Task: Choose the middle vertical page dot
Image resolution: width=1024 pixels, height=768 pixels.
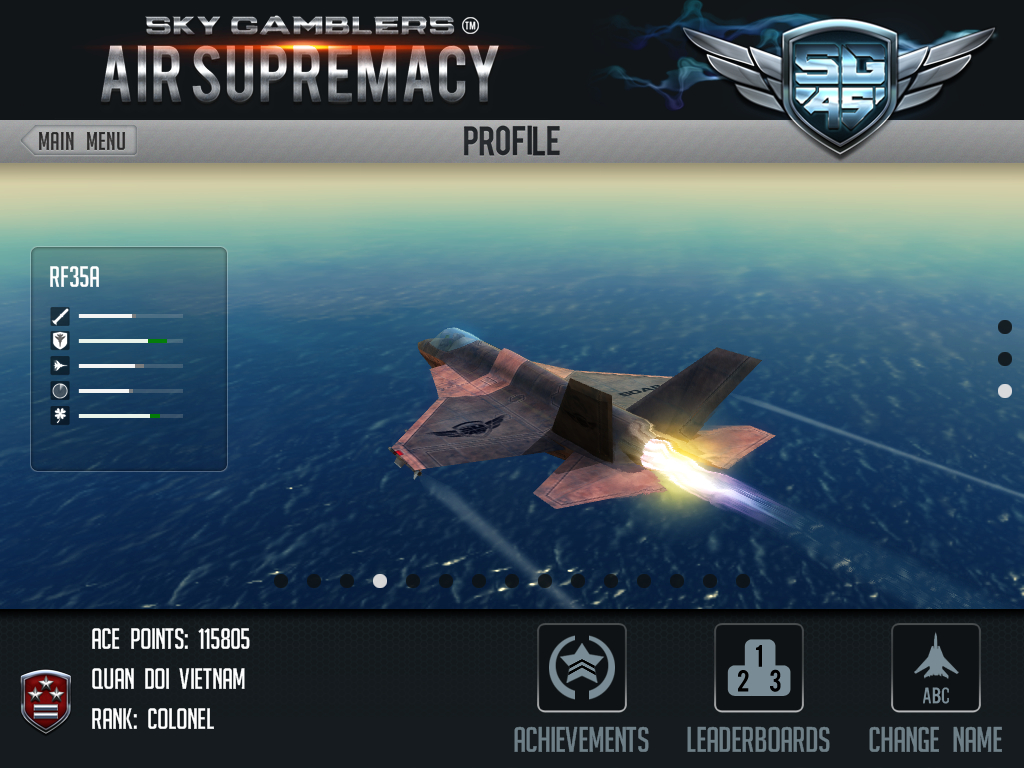Action: click(1005, 359)
